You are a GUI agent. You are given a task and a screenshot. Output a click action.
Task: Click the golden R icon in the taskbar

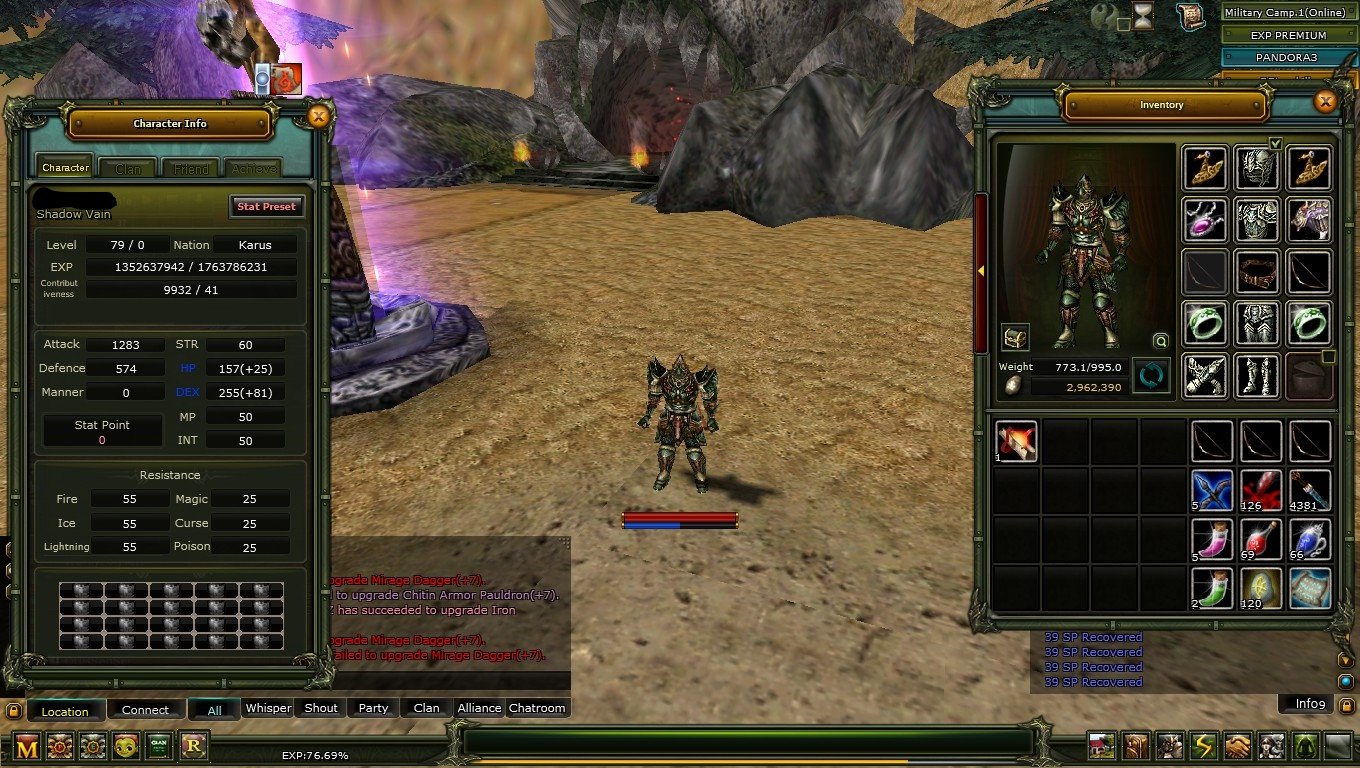coord(192,746)
